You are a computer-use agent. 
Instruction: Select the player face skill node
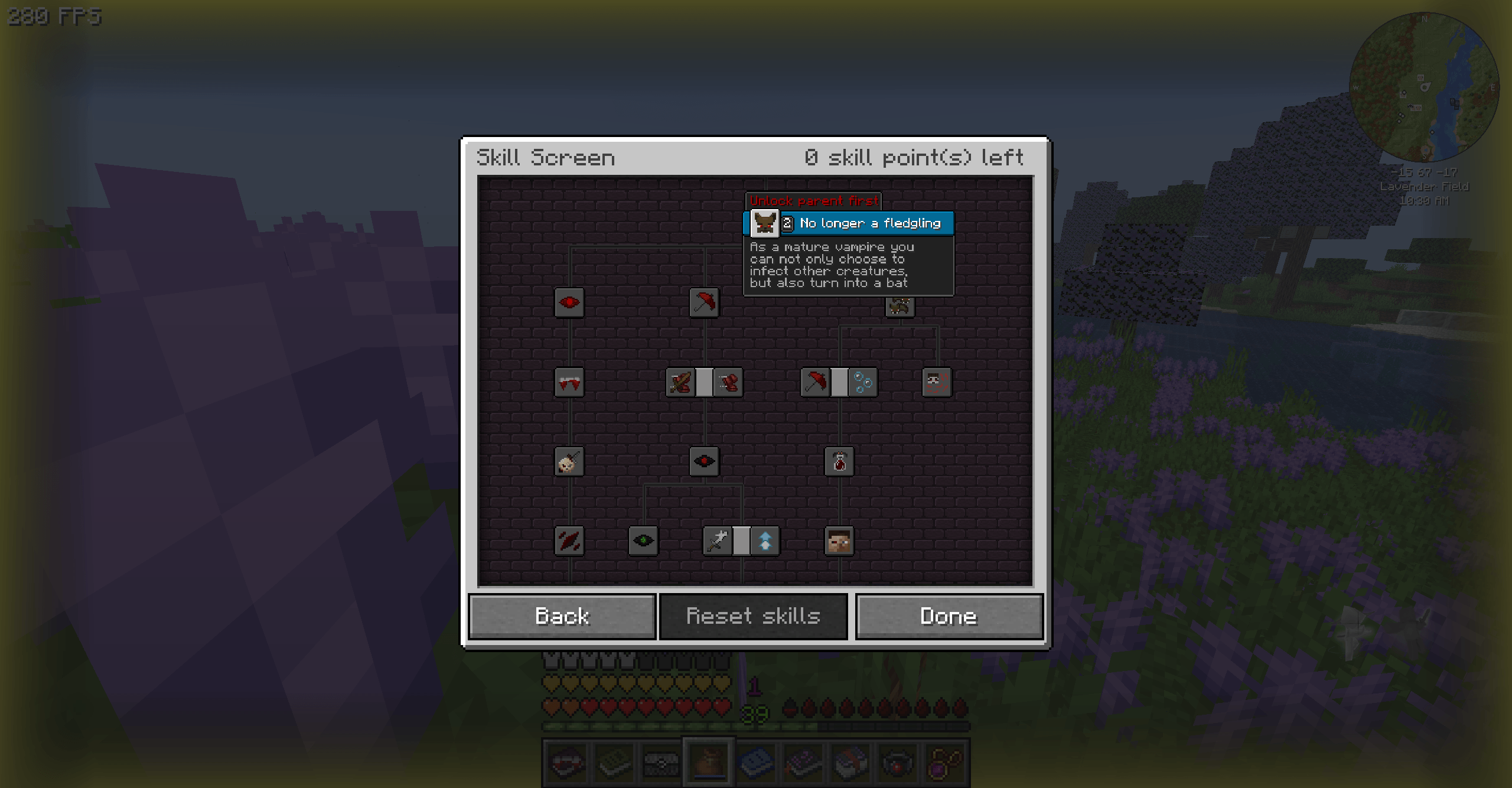[x=839, y=540]
